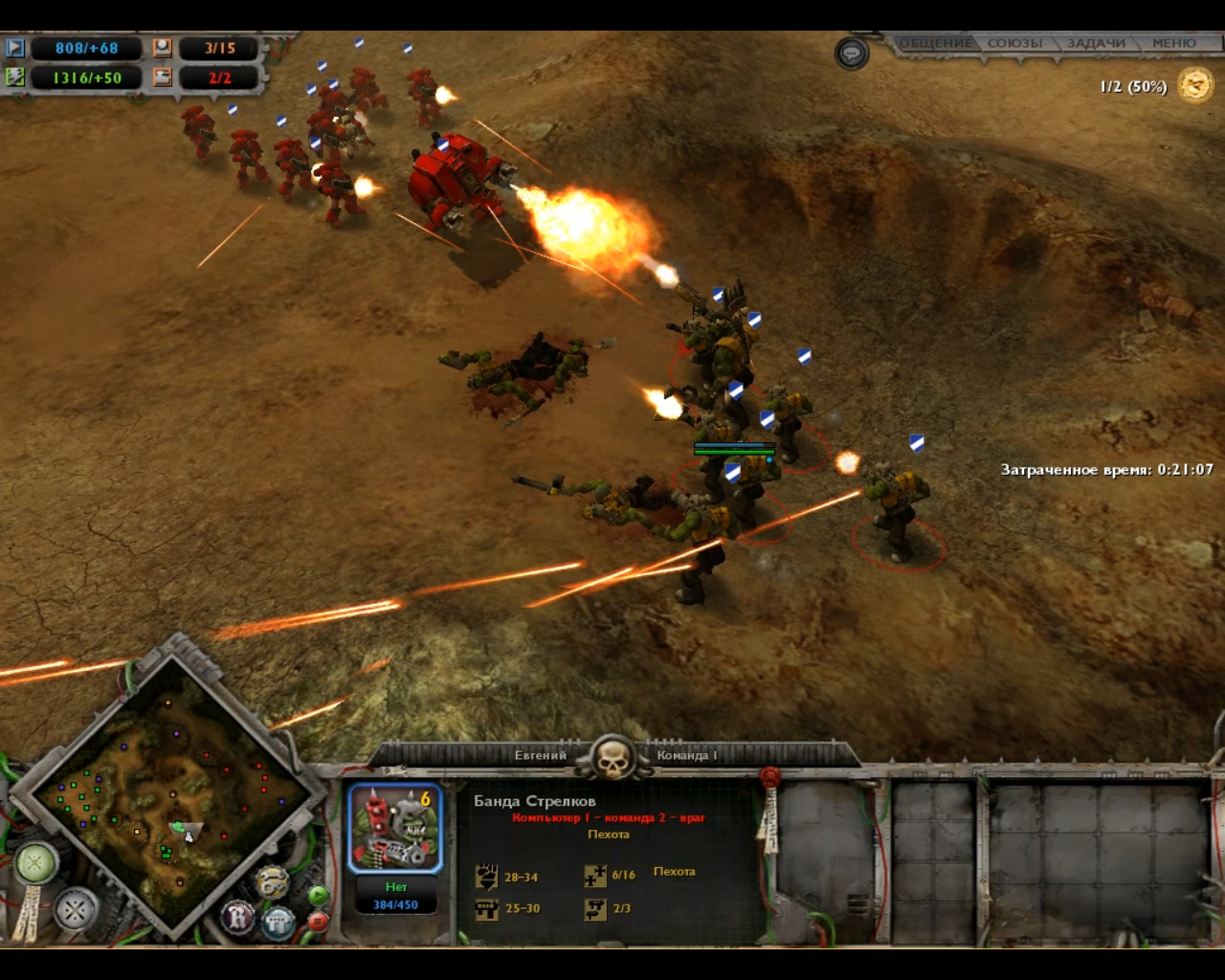The width and height of the screenshot is (1225, 980).
Task: Click the squad cap helmet icon
Action: 163,46
